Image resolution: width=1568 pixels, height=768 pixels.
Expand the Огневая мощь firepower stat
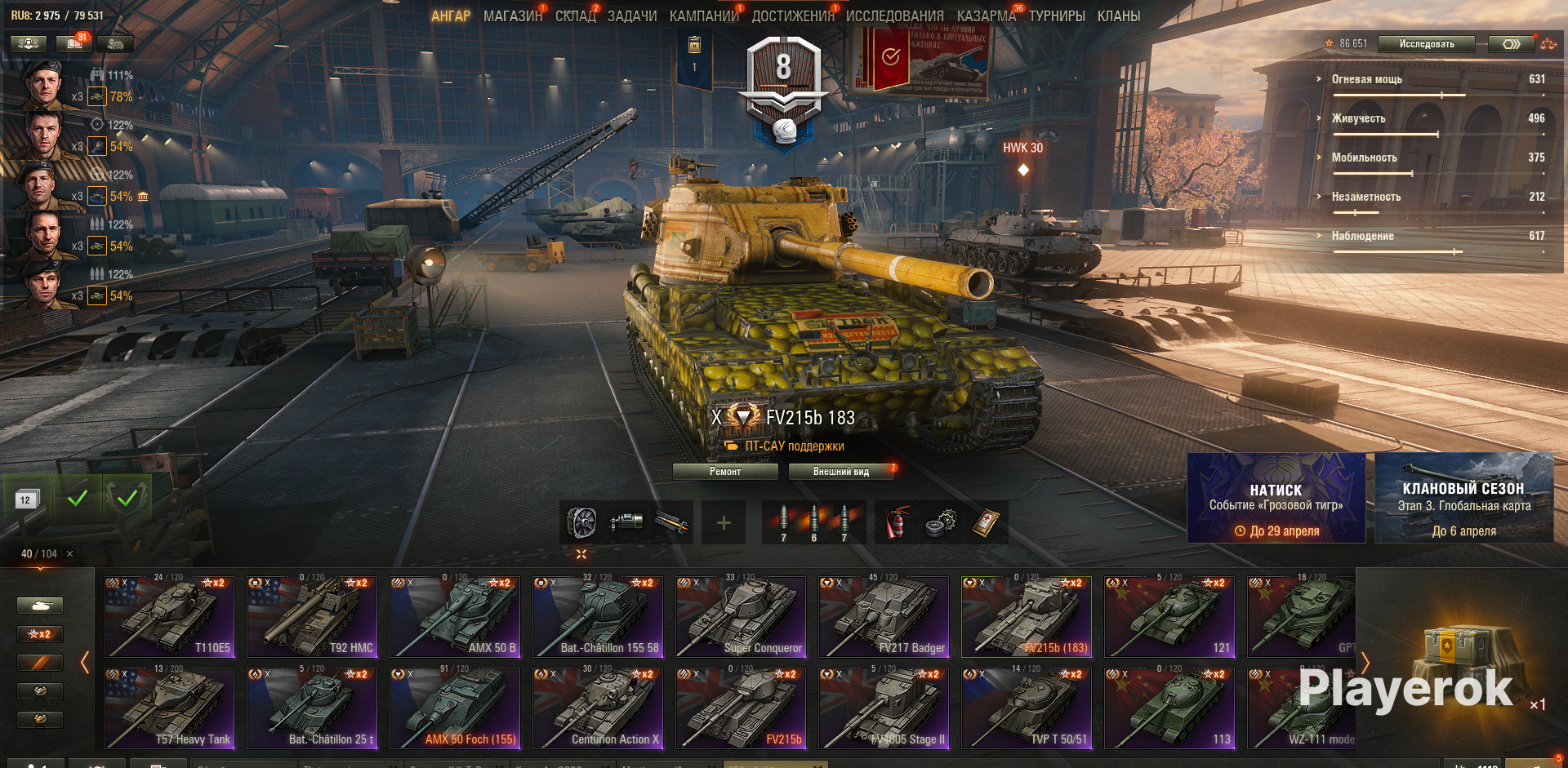(1367, 79)
